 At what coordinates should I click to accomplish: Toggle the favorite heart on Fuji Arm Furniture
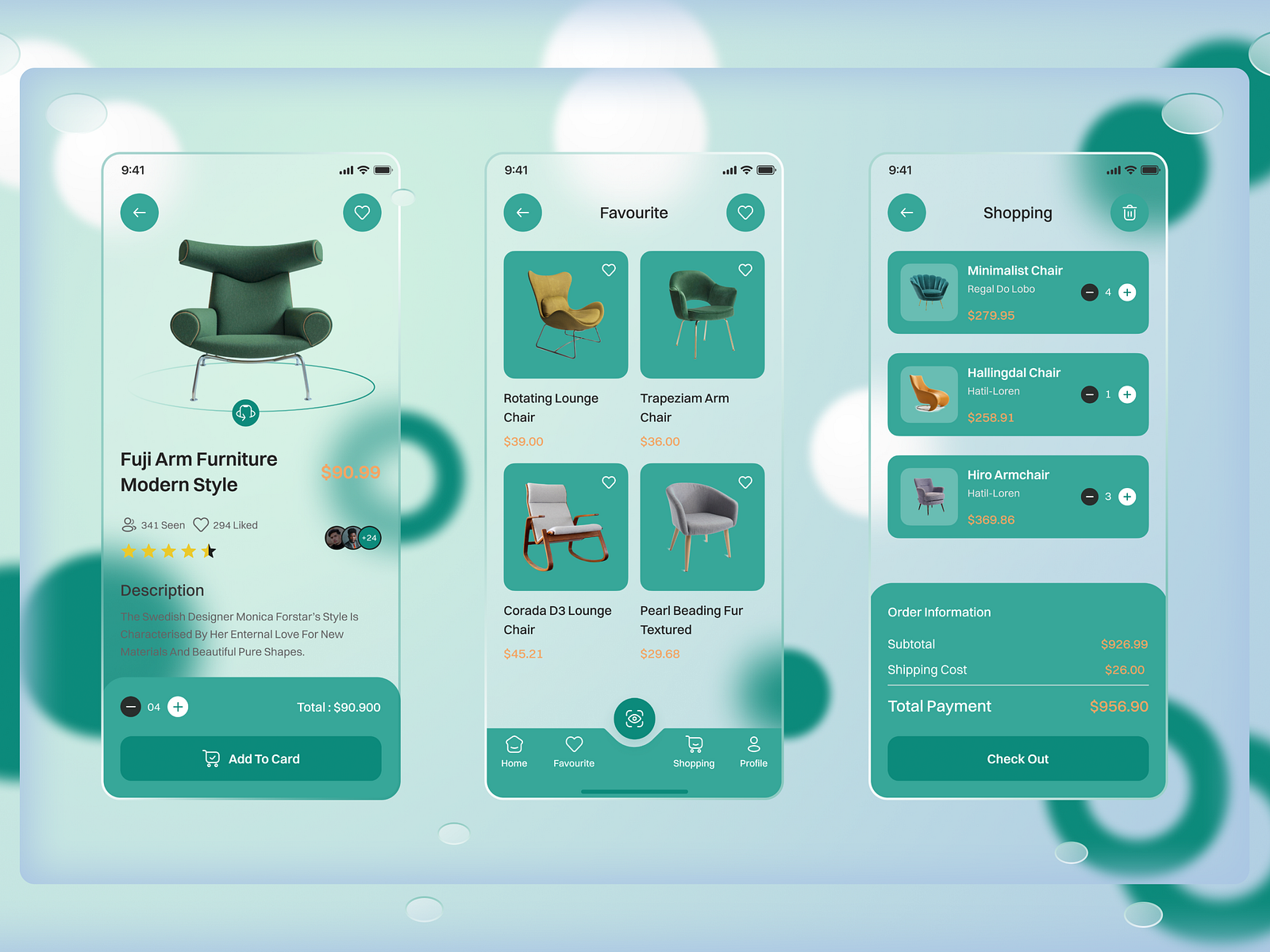coord(362,213)
